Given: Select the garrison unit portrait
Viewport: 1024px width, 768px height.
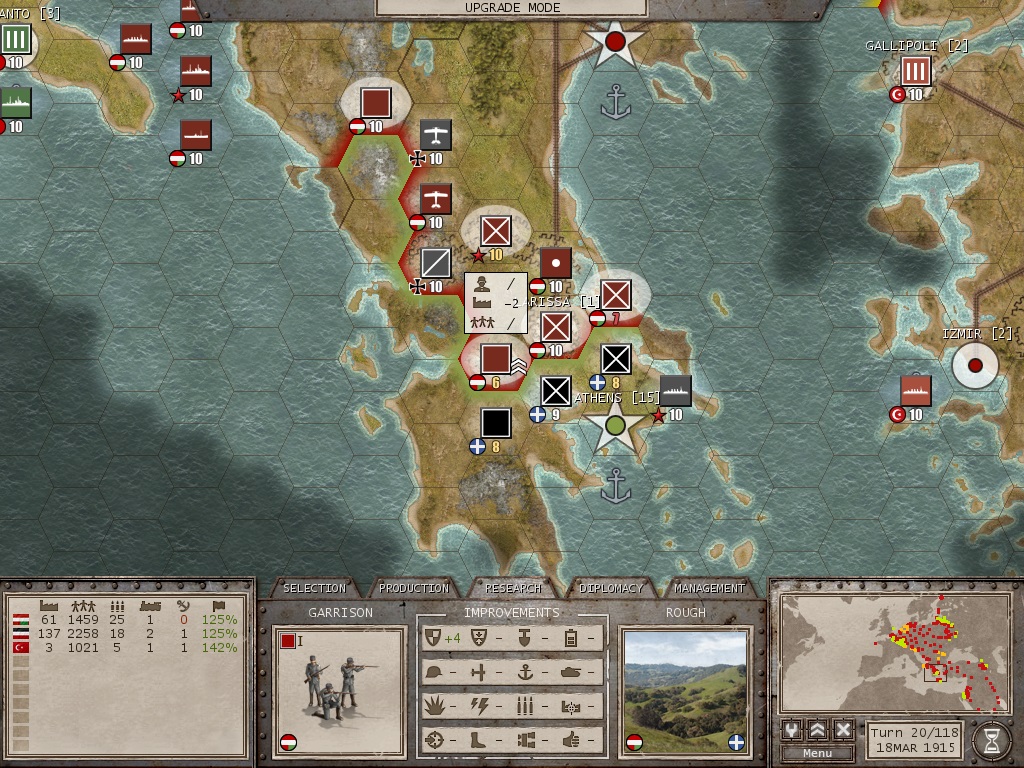Looking at the screenshot, I should pyautogui.click(x=340, y=691).
